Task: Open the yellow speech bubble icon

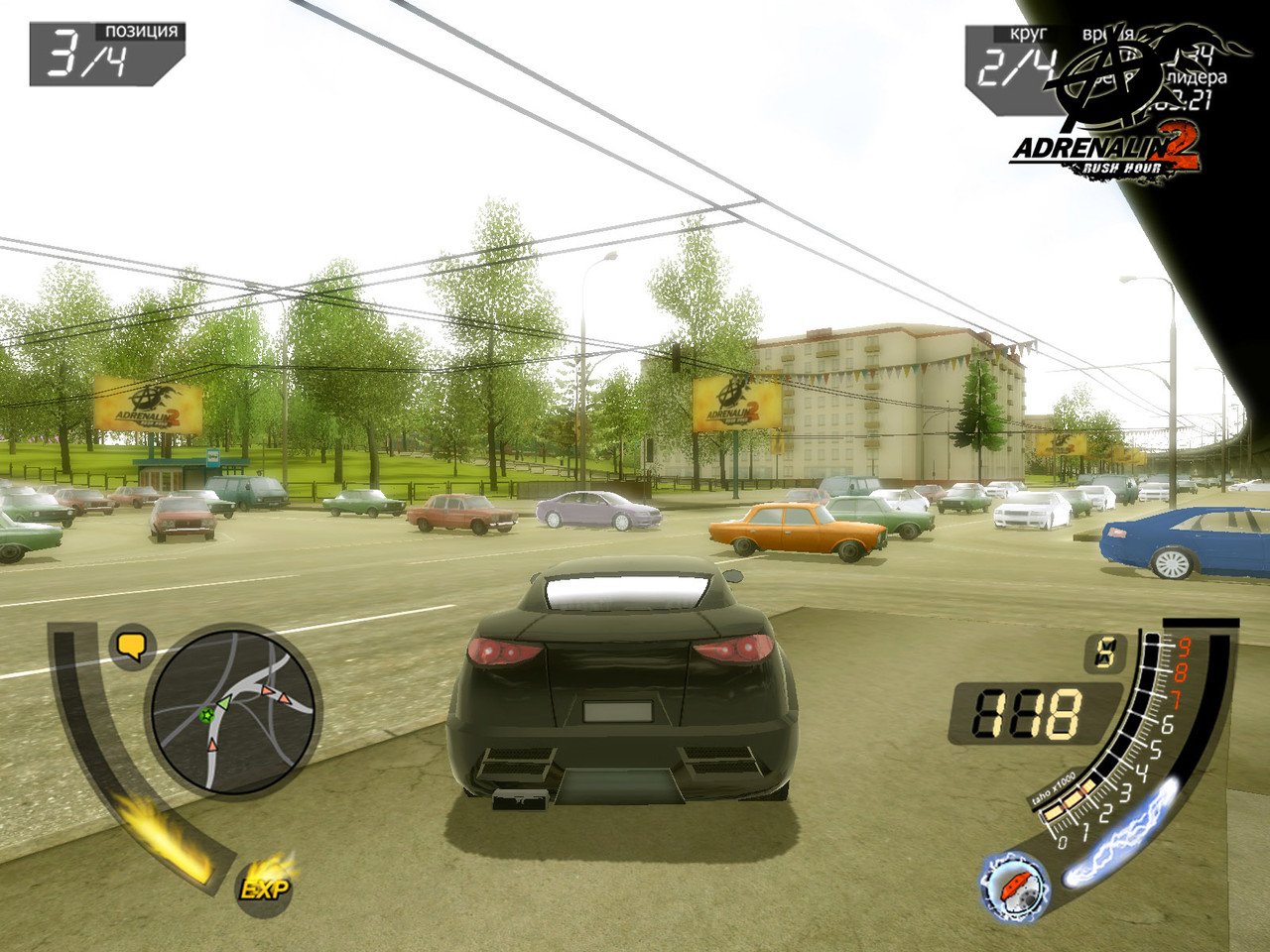Action: pos(132,647)
